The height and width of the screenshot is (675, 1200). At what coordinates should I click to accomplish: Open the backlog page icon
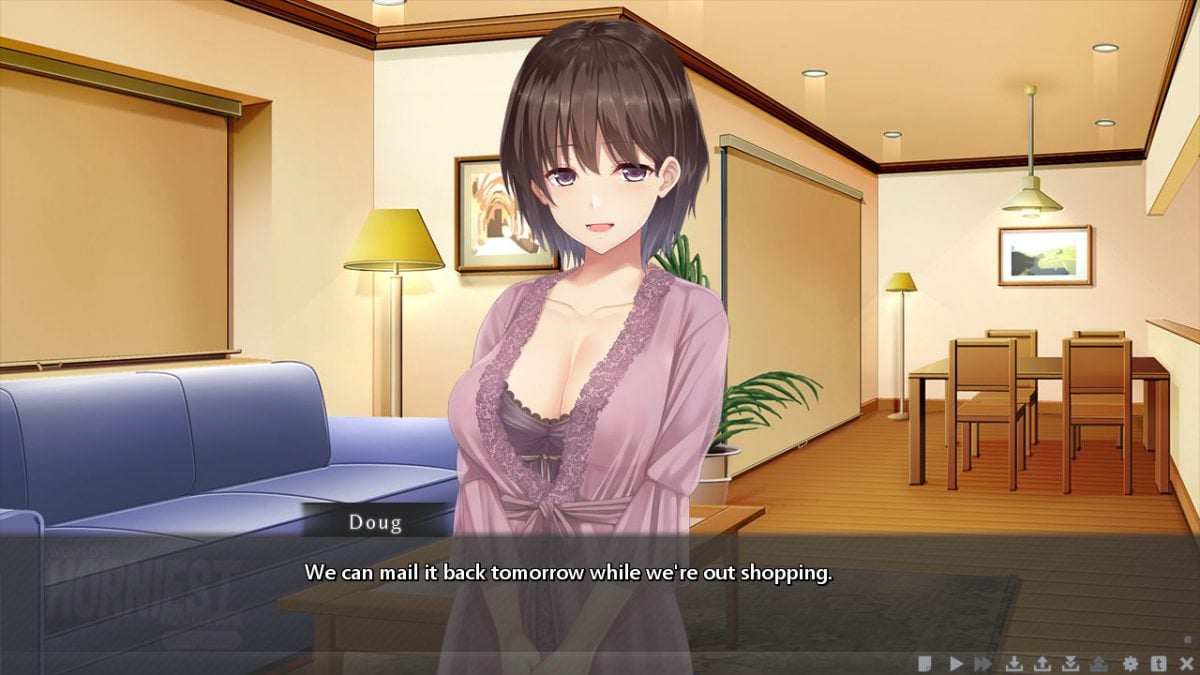coord(927,662)
